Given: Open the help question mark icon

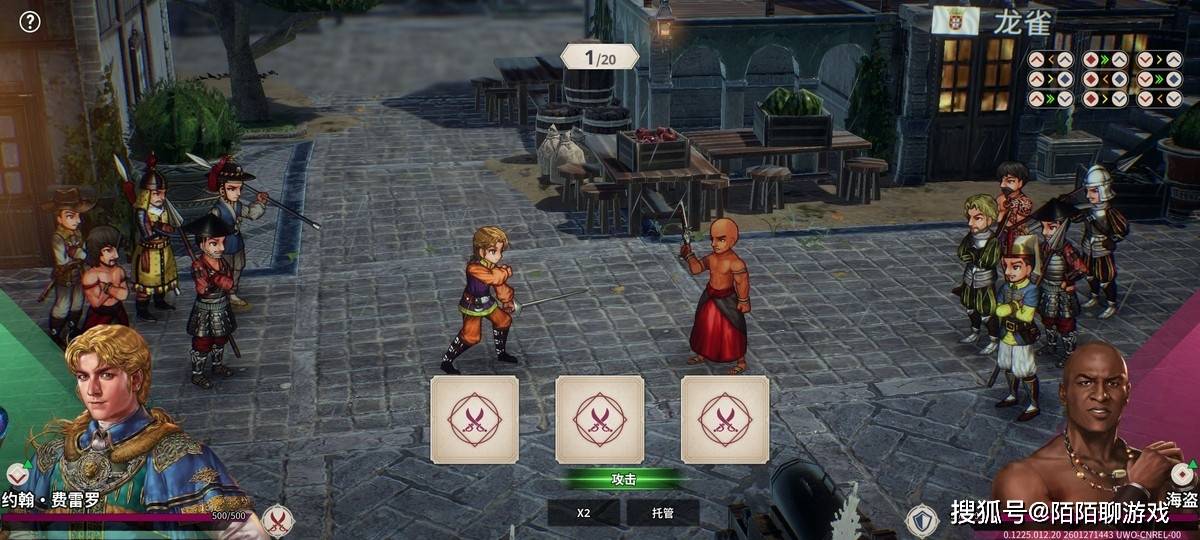Looking at the screenshot, I should [30, 21].
